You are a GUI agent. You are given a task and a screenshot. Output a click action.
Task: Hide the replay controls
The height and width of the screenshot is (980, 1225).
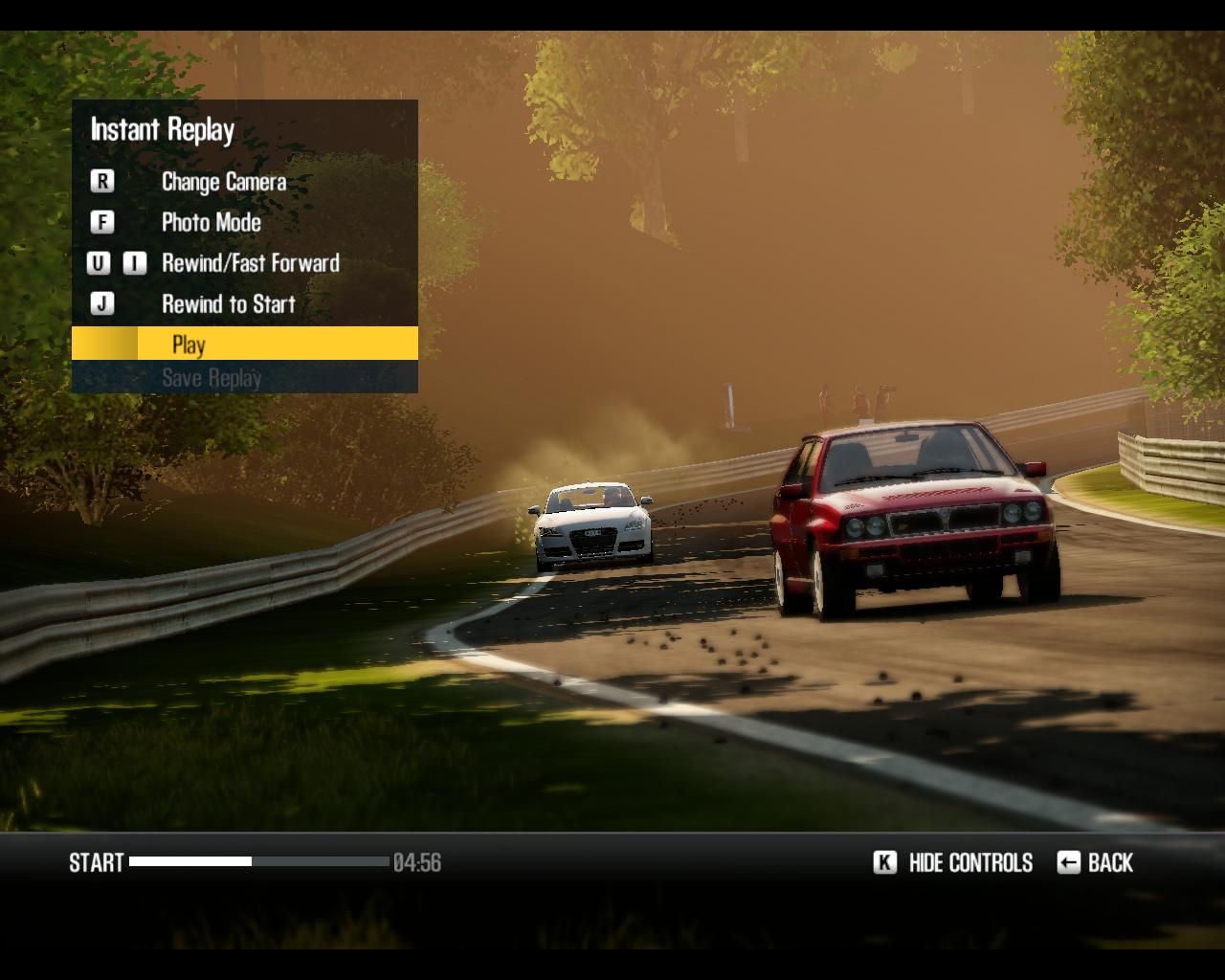969,863
